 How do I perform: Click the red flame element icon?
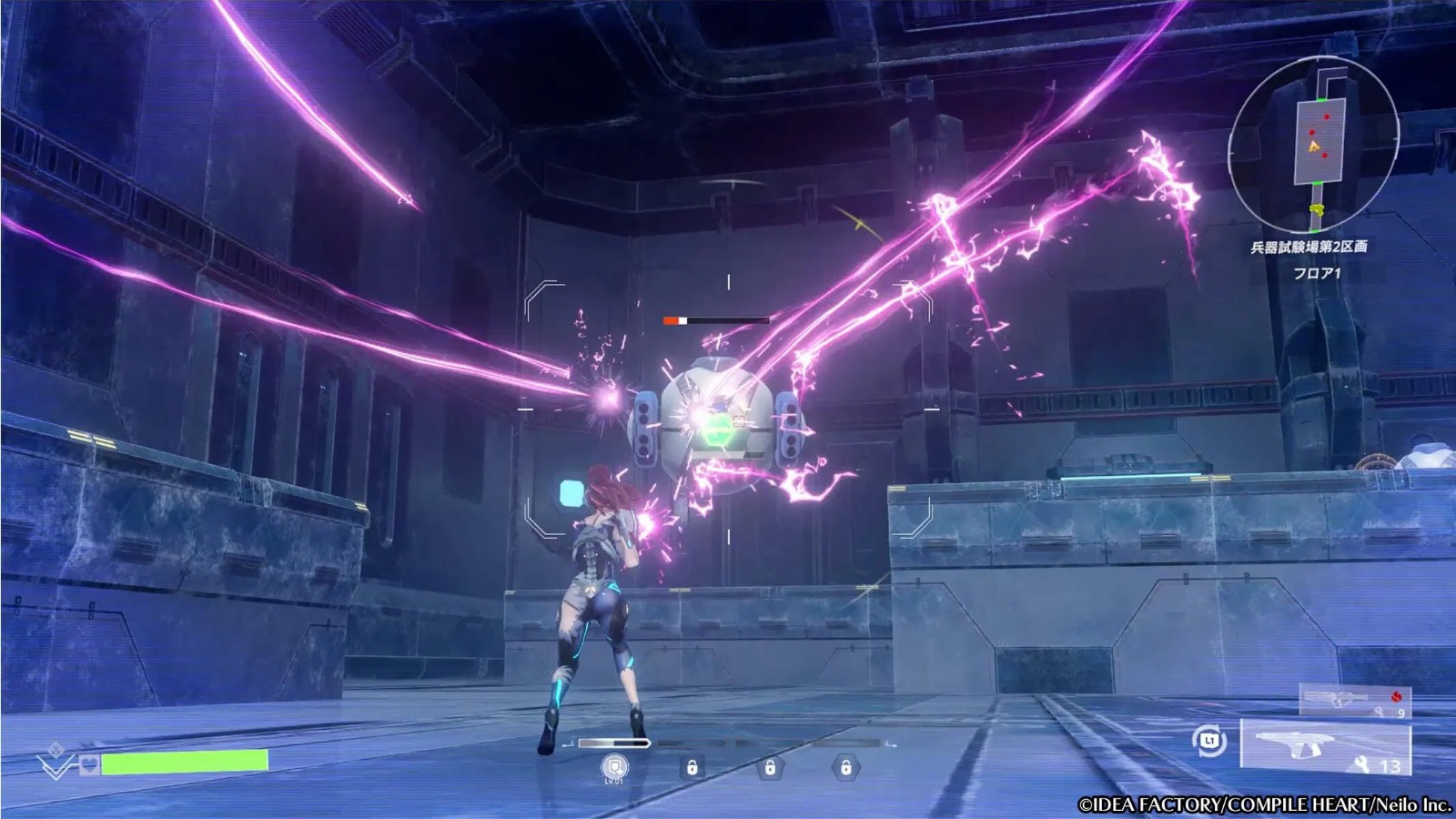click(x=1396, y=696)
